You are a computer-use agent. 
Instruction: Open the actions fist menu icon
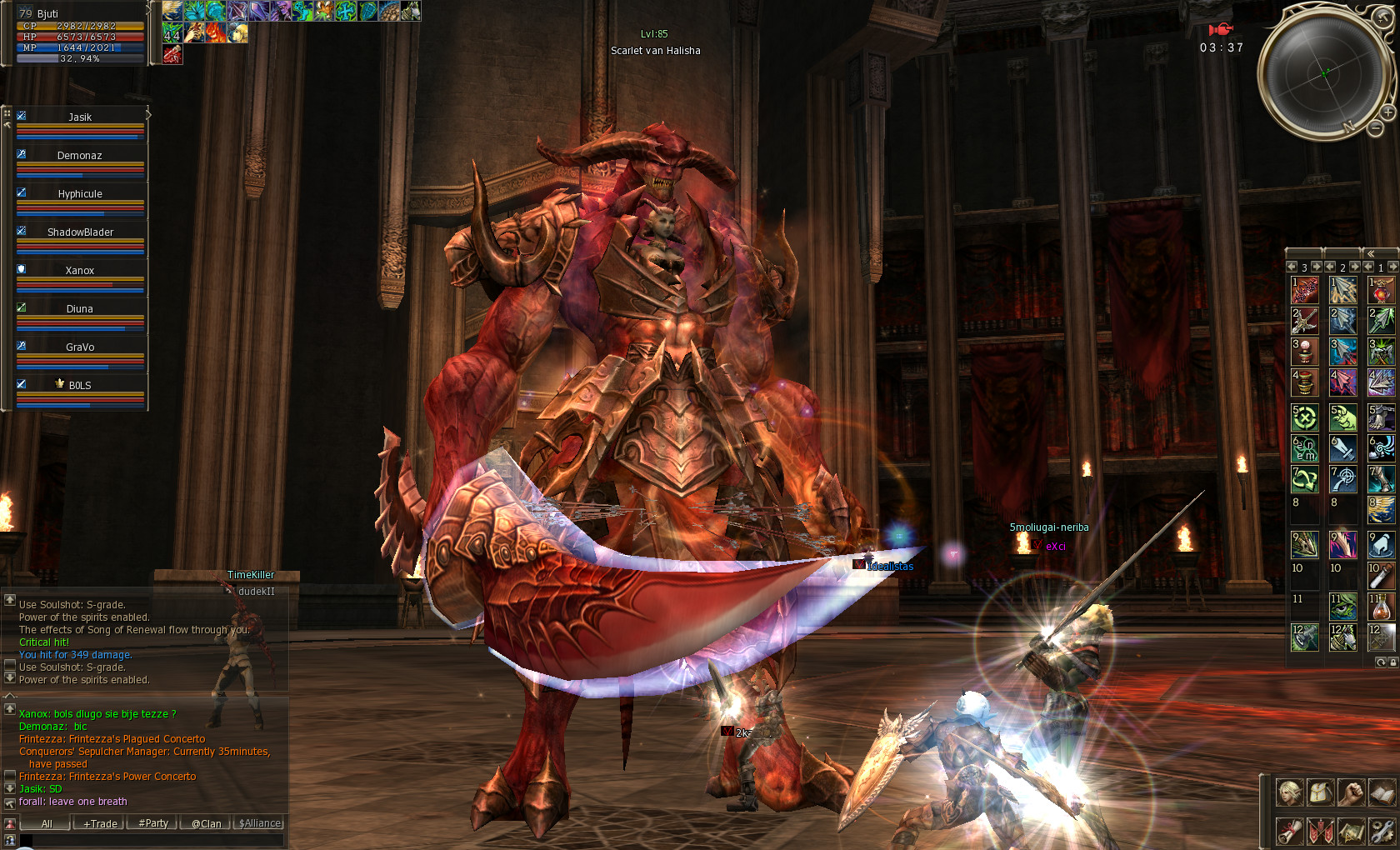(1352, 792)
